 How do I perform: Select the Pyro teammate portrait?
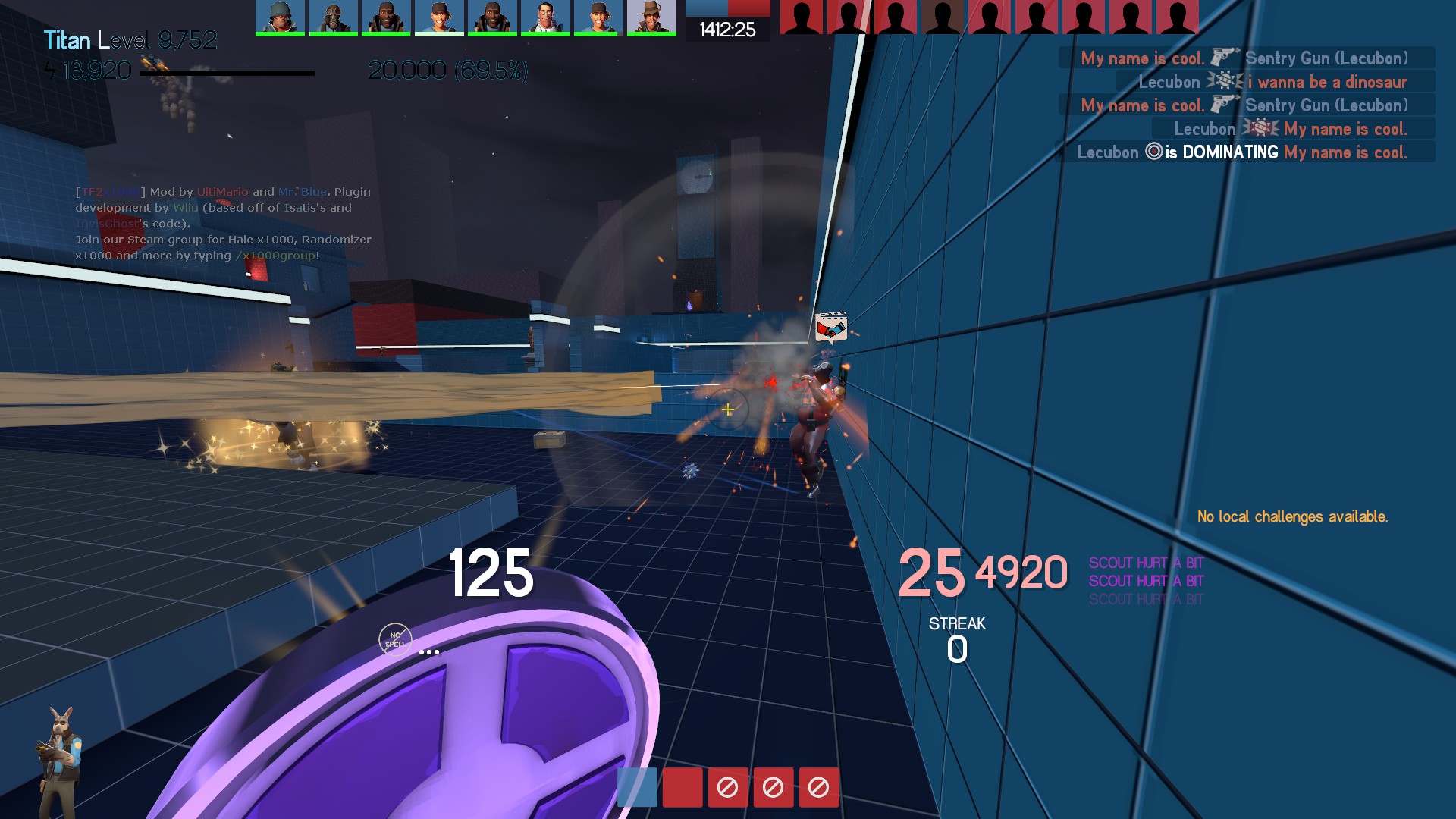coord(333,17)
